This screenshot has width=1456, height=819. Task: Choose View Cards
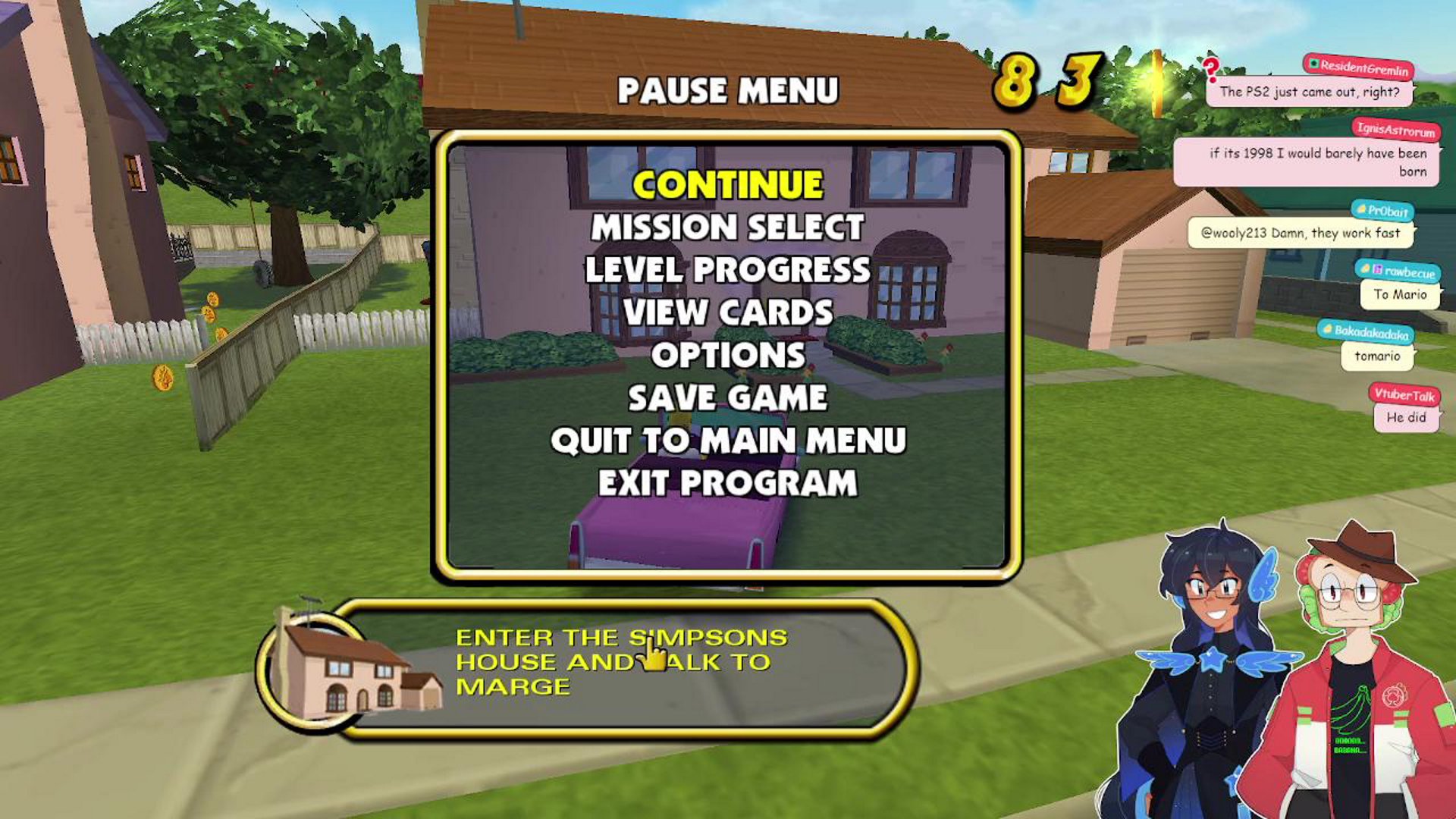pos(728,312)
